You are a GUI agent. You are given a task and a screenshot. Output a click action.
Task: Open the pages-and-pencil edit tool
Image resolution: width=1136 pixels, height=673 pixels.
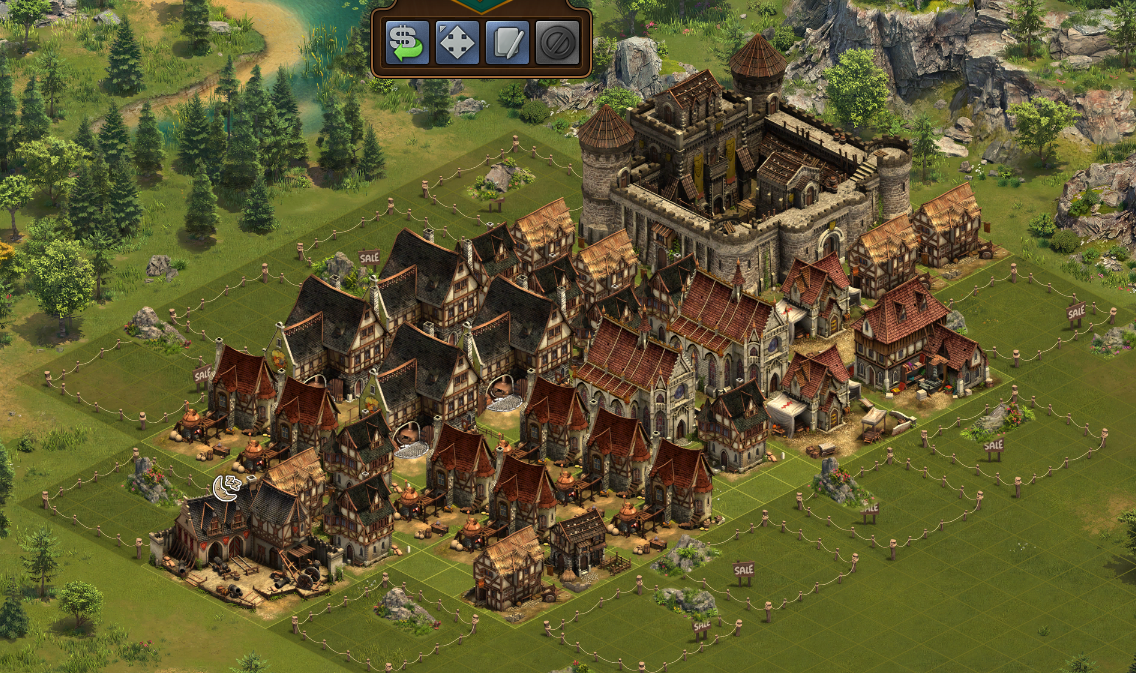click(x=507, y=42)
